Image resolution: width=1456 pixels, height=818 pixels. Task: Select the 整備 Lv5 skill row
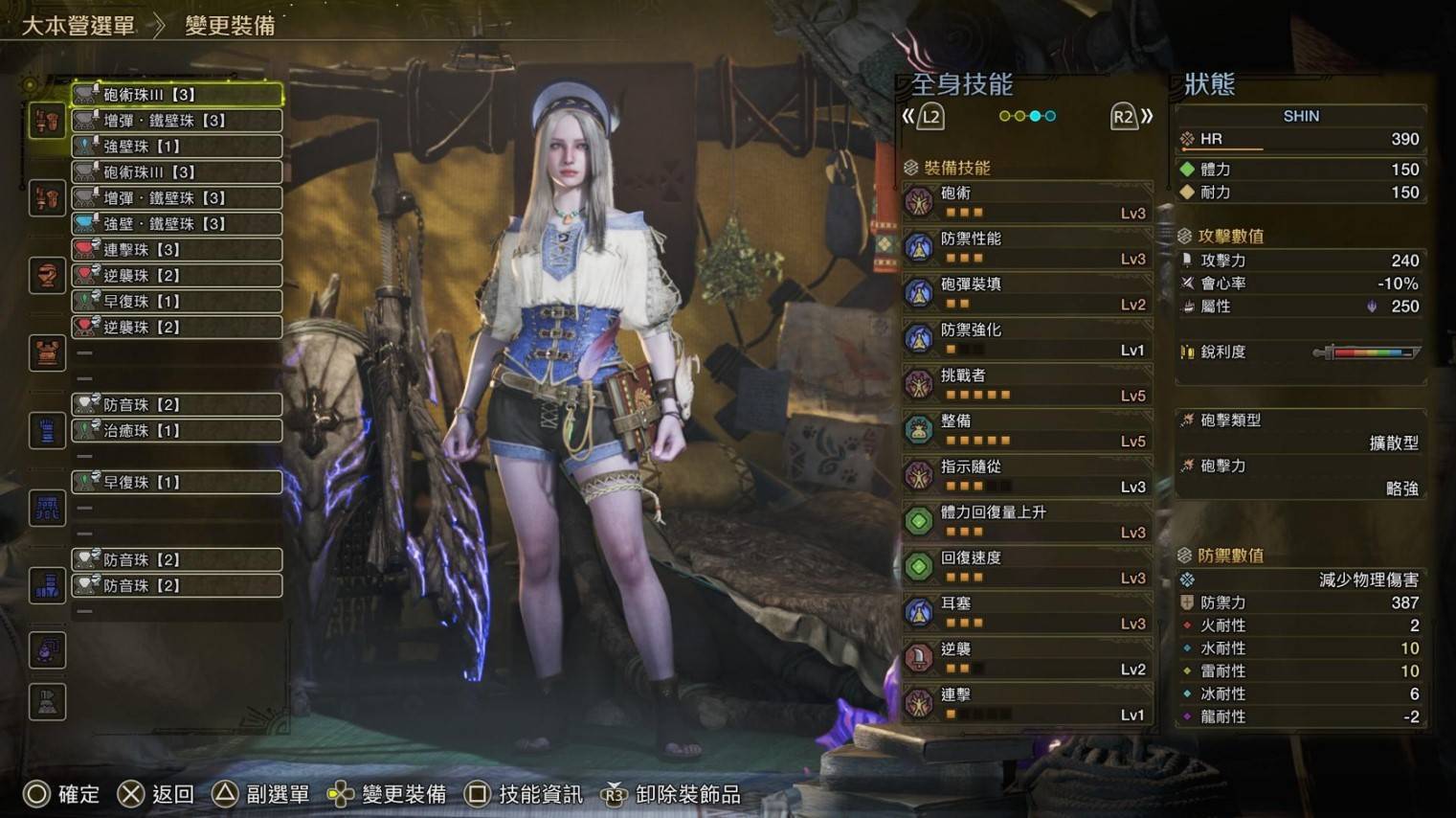click(1026, 430)
